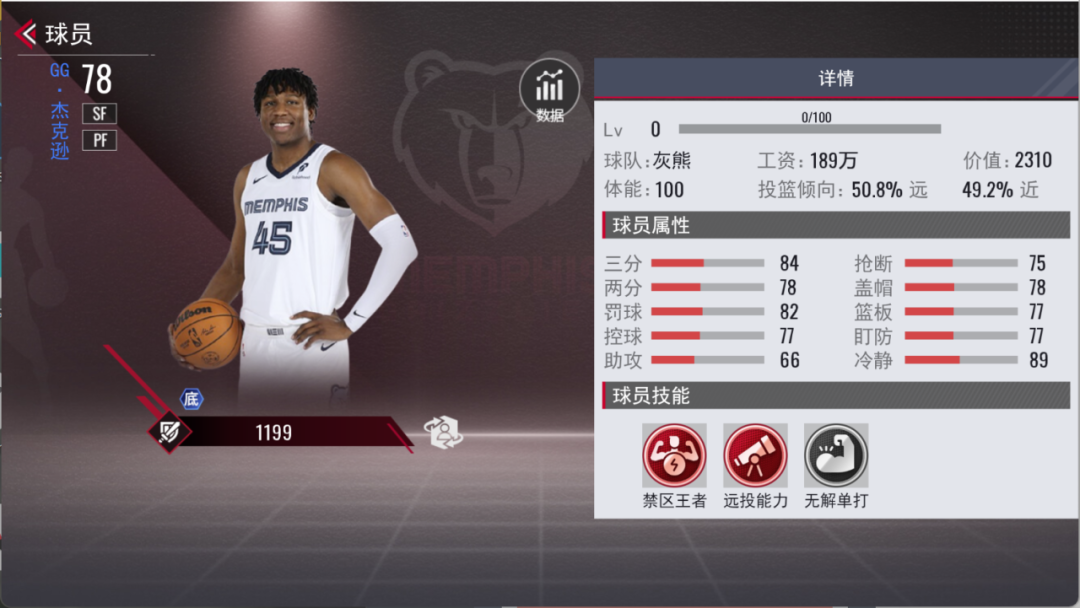
Task: Select the SF position tag
Action: (x=99, y=113)
